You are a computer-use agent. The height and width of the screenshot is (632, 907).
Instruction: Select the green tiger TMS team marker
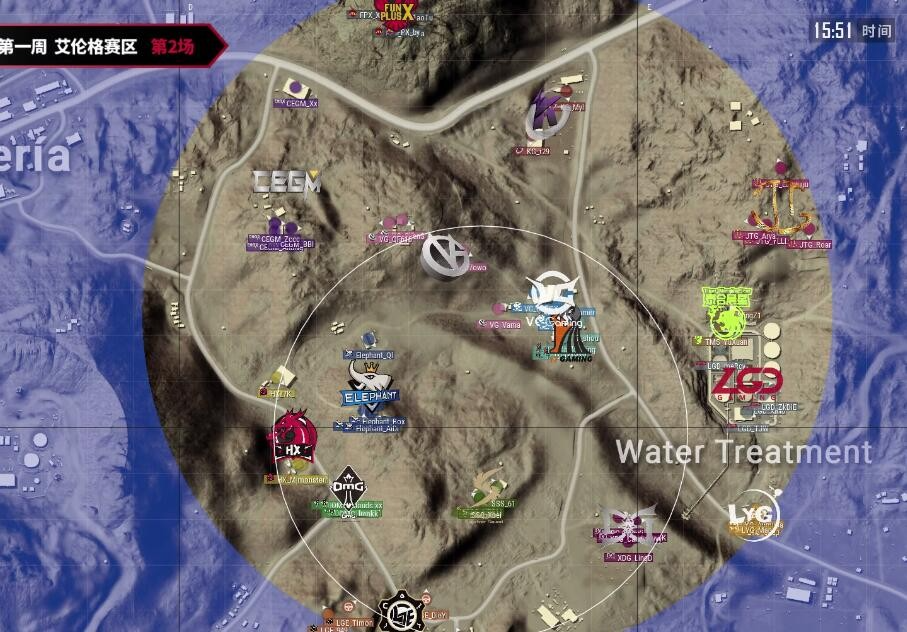pyautogui.click(x=730, y=314)
